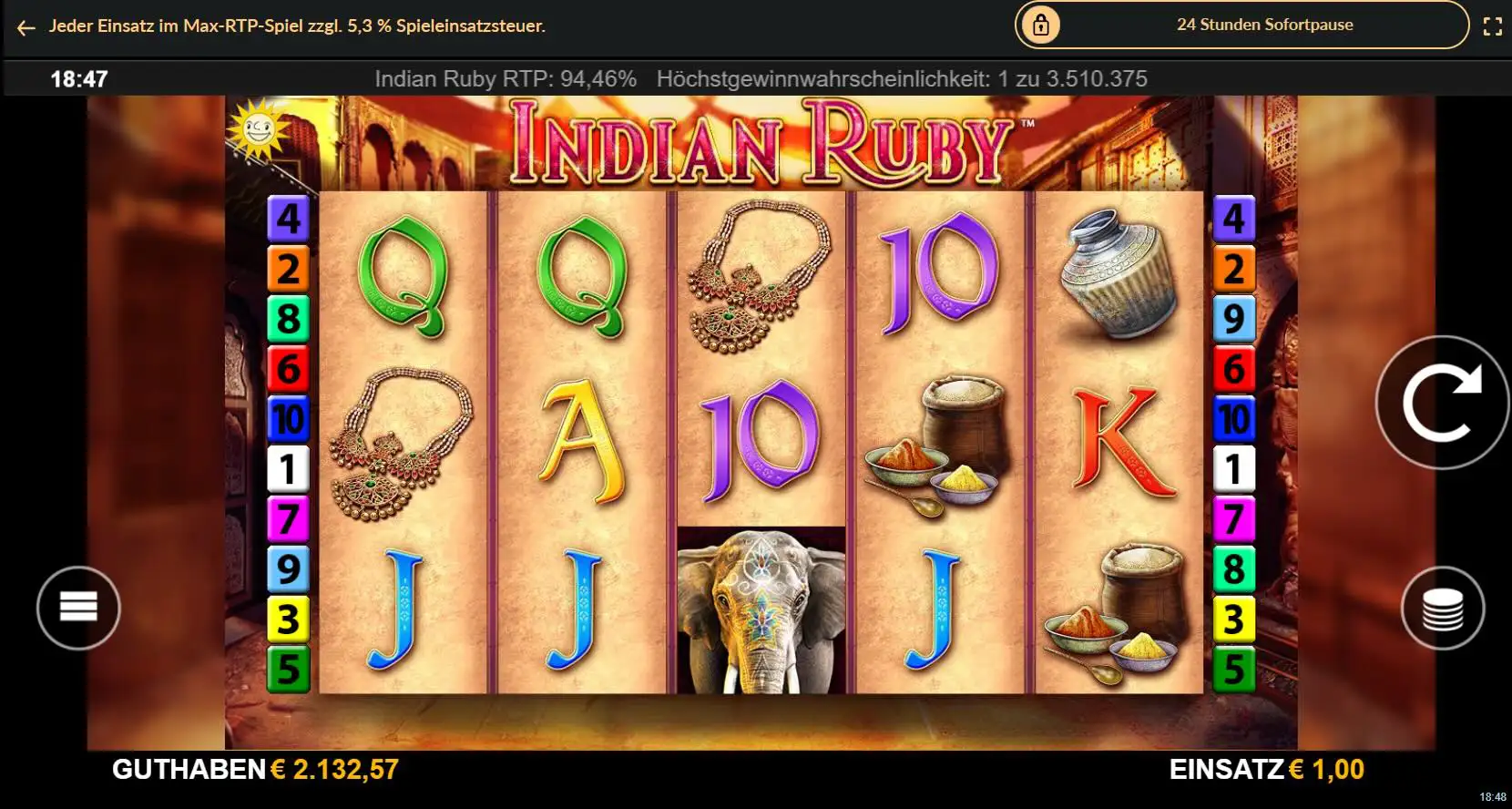Click the Indian Ruby title logo

pyautogui.click(x=765, y=141)
